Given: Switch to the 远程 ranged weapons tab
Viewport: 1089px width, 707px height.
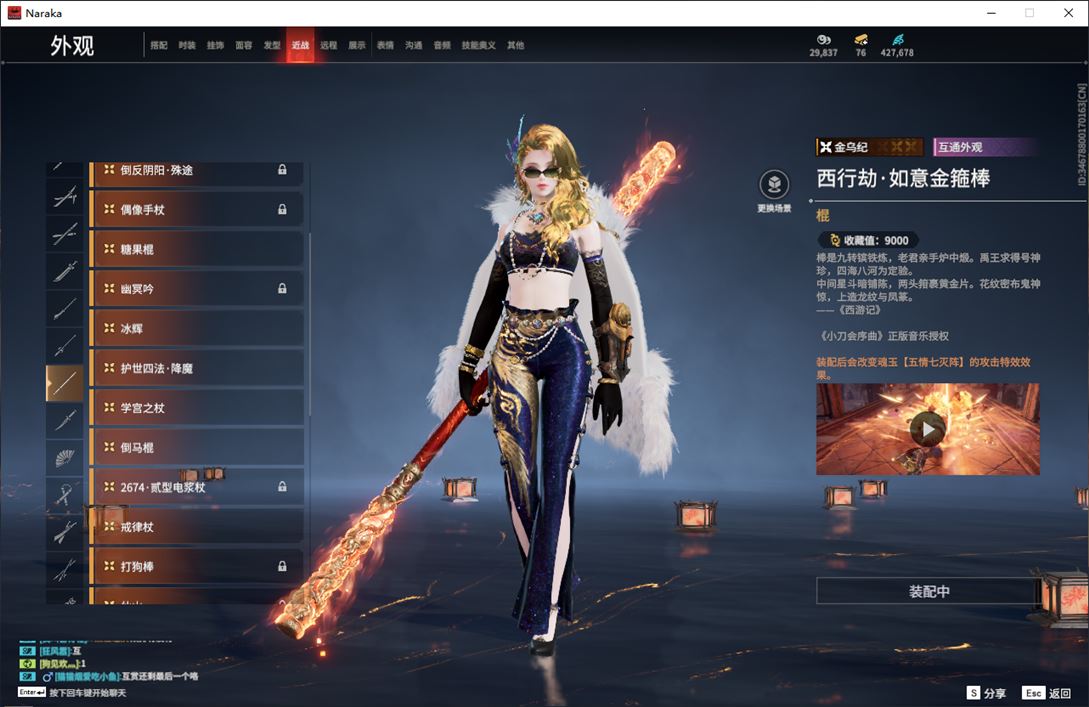Looking at the screenshot, I should (329, 46).
